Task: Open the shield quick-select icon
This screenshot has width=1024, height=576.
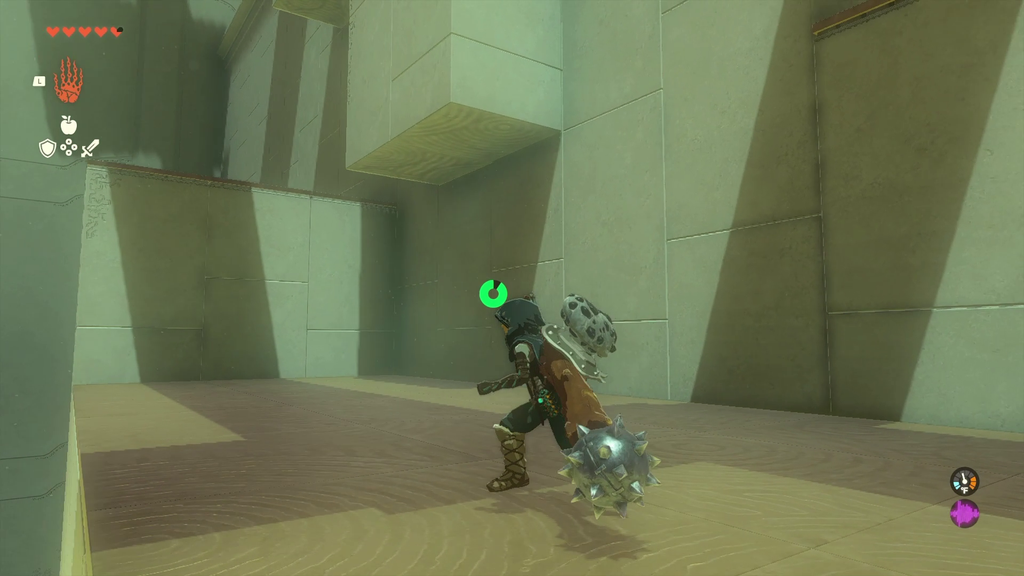Action: click(x=47, y=149)
